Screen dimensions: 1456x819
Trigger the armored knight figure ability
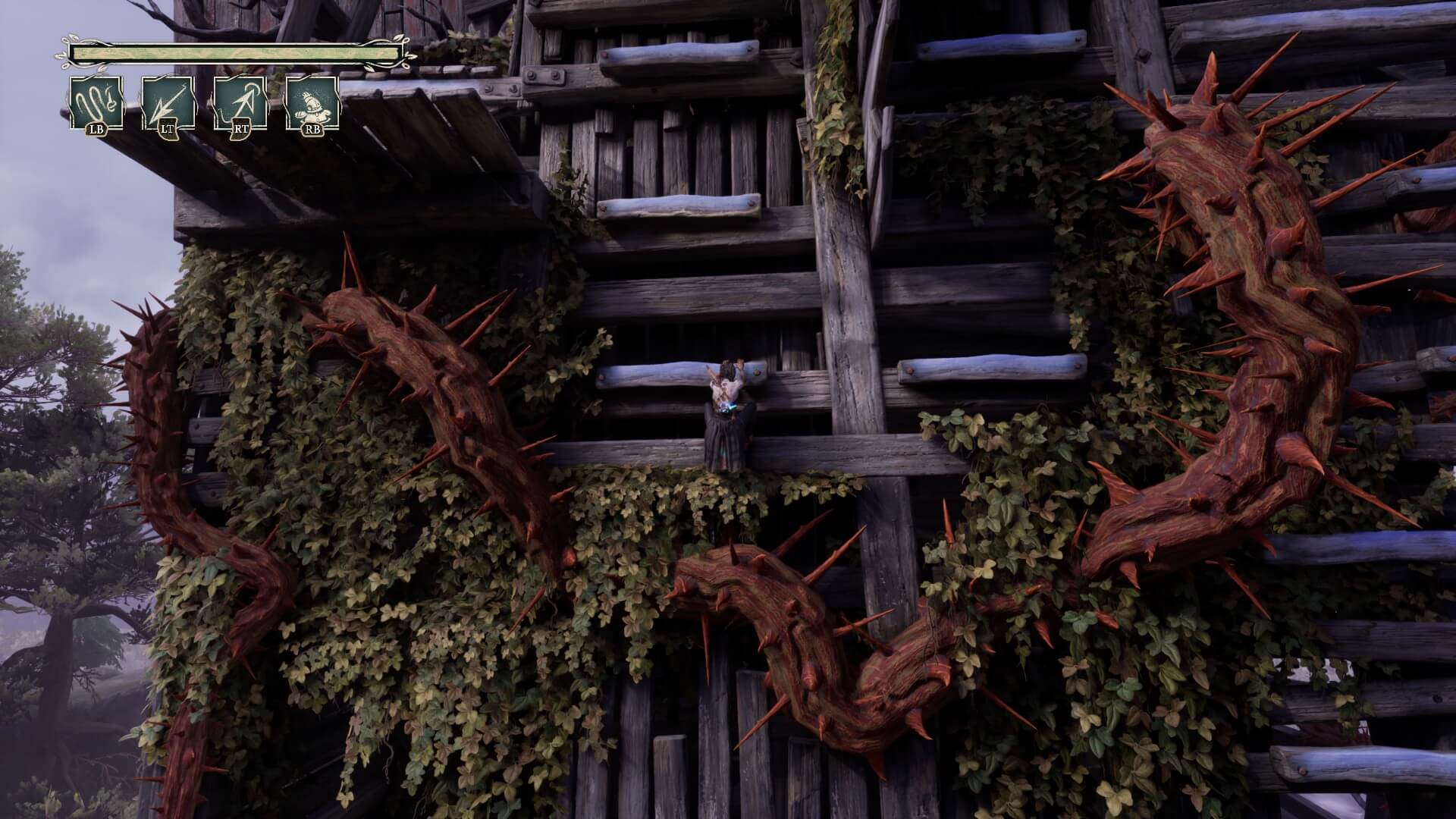click(x=312, y=103)
